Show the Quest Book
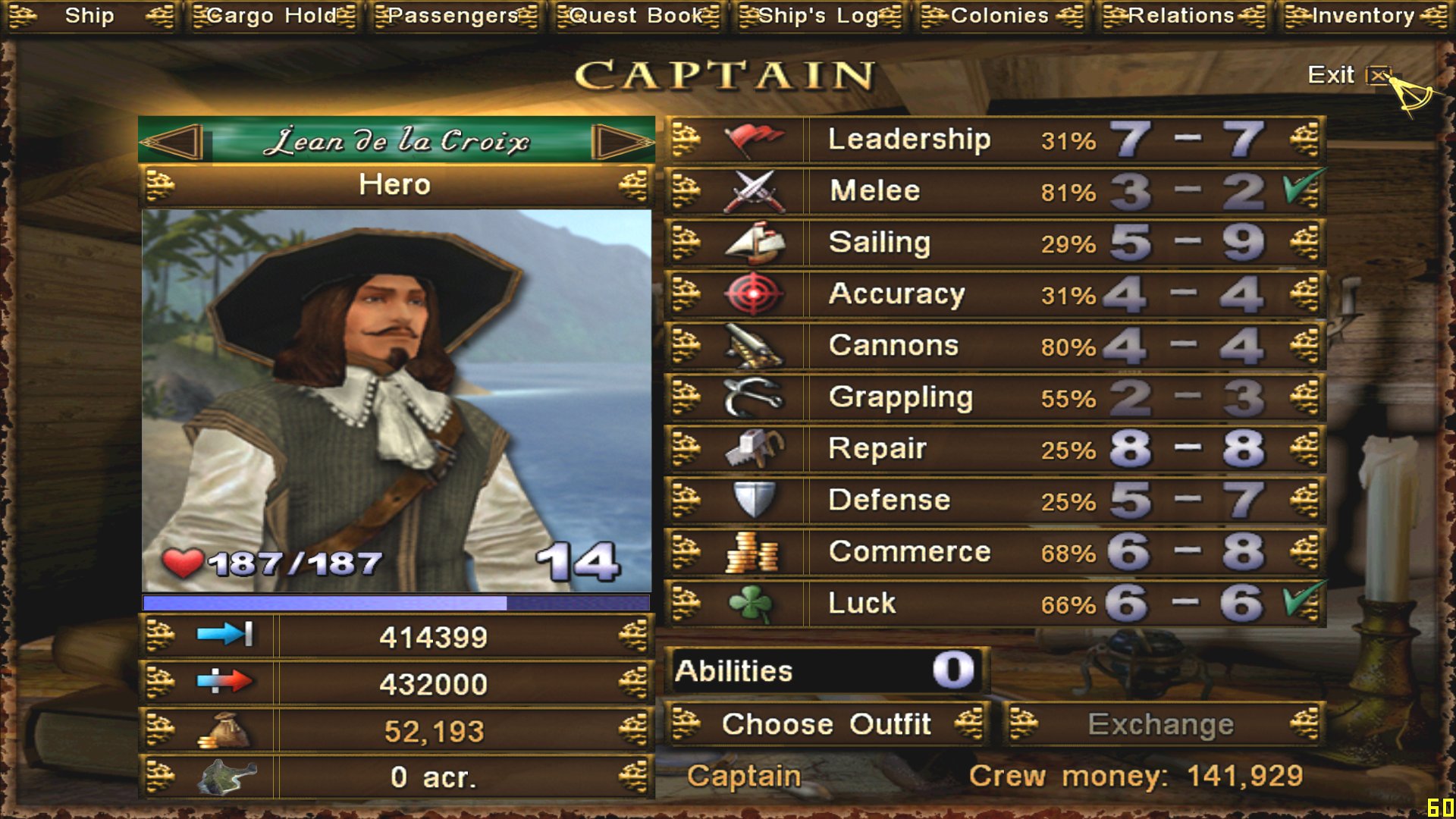 [x=636, y=16]
